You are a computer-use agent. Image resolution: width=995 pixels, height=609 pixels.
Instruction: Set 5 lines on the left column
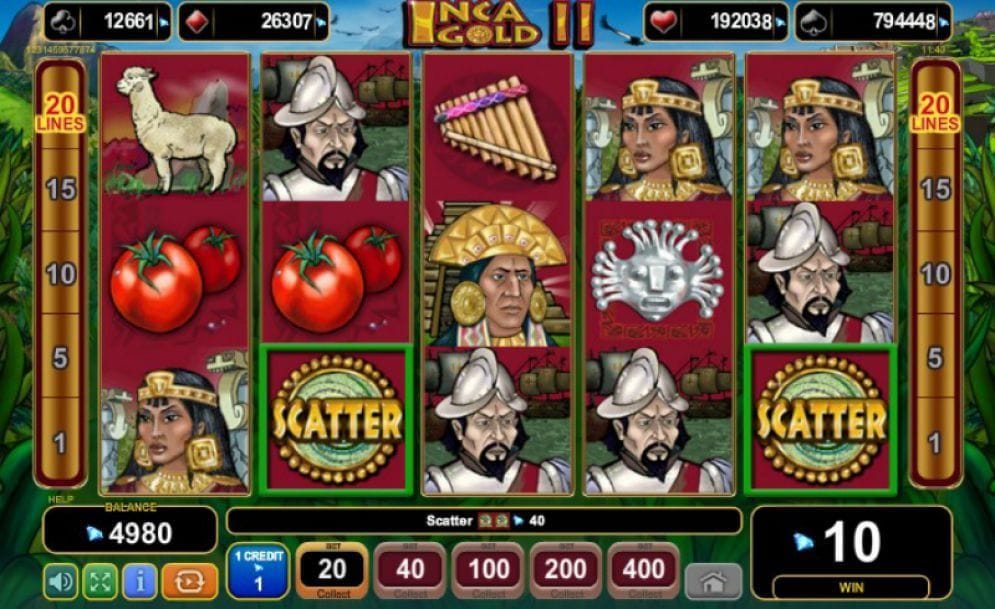click(x=61, y=358)
